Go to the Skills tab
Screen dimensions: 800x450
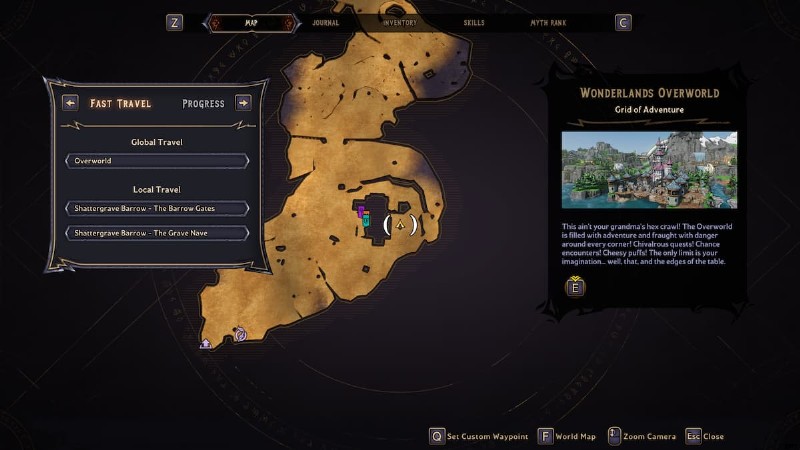(x=476, y=22)
